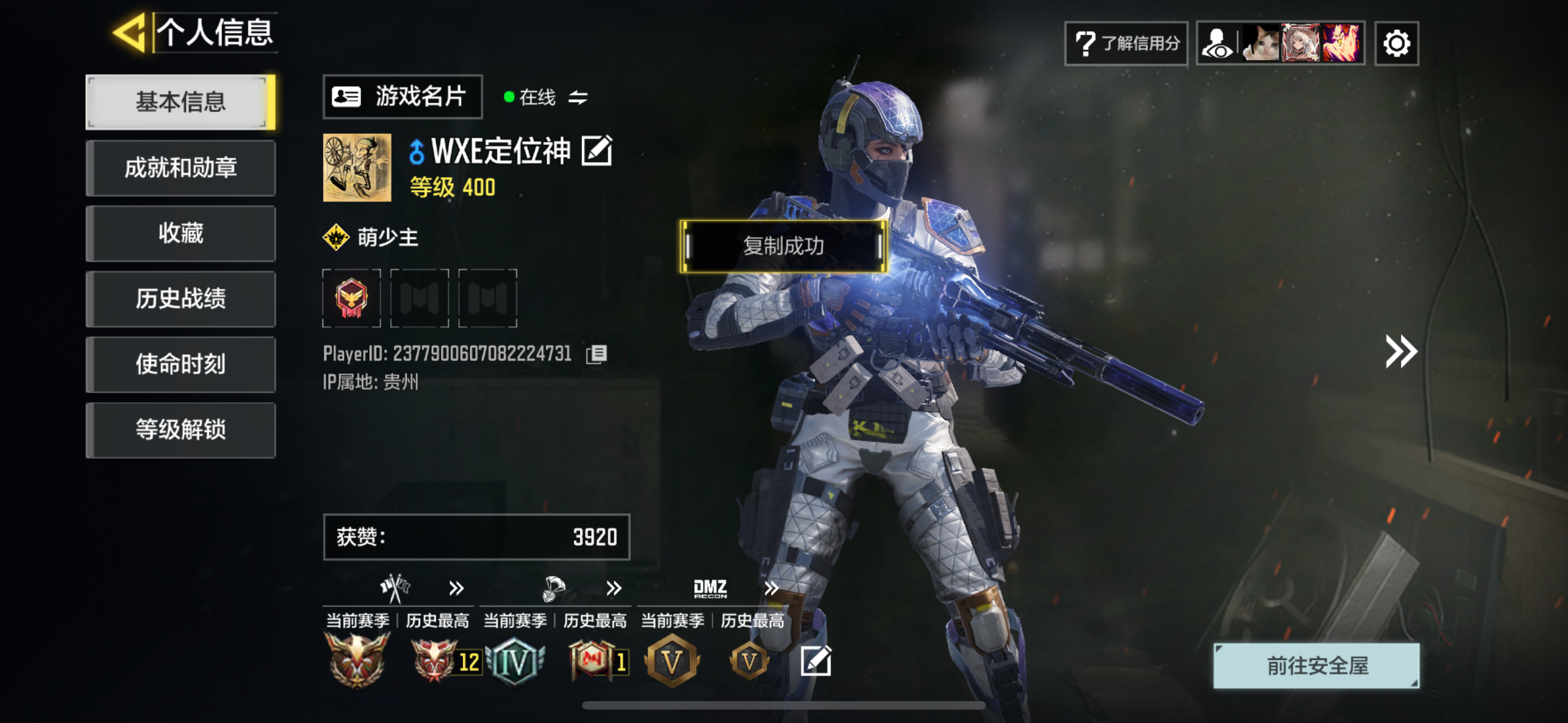Show the 历史战绩 tab

[x=180, y=299]
